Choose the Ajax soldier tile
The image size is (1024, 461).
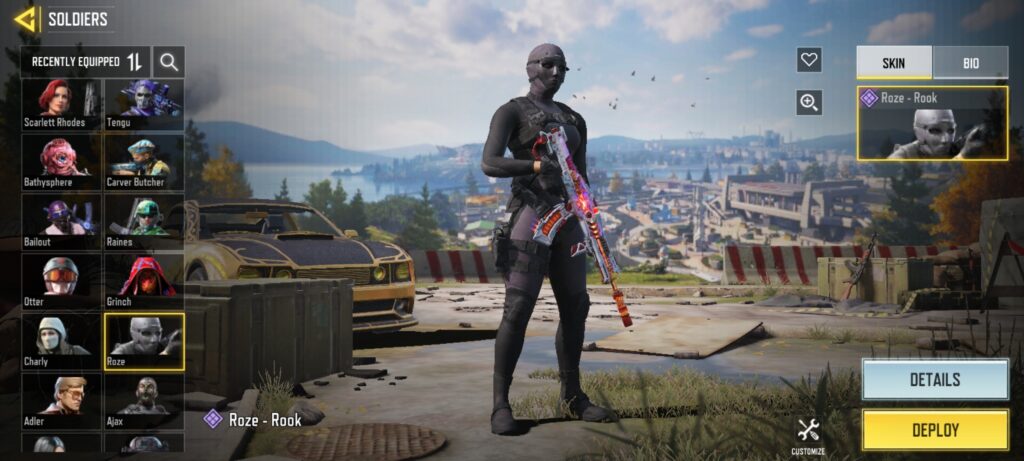[144, 401]
